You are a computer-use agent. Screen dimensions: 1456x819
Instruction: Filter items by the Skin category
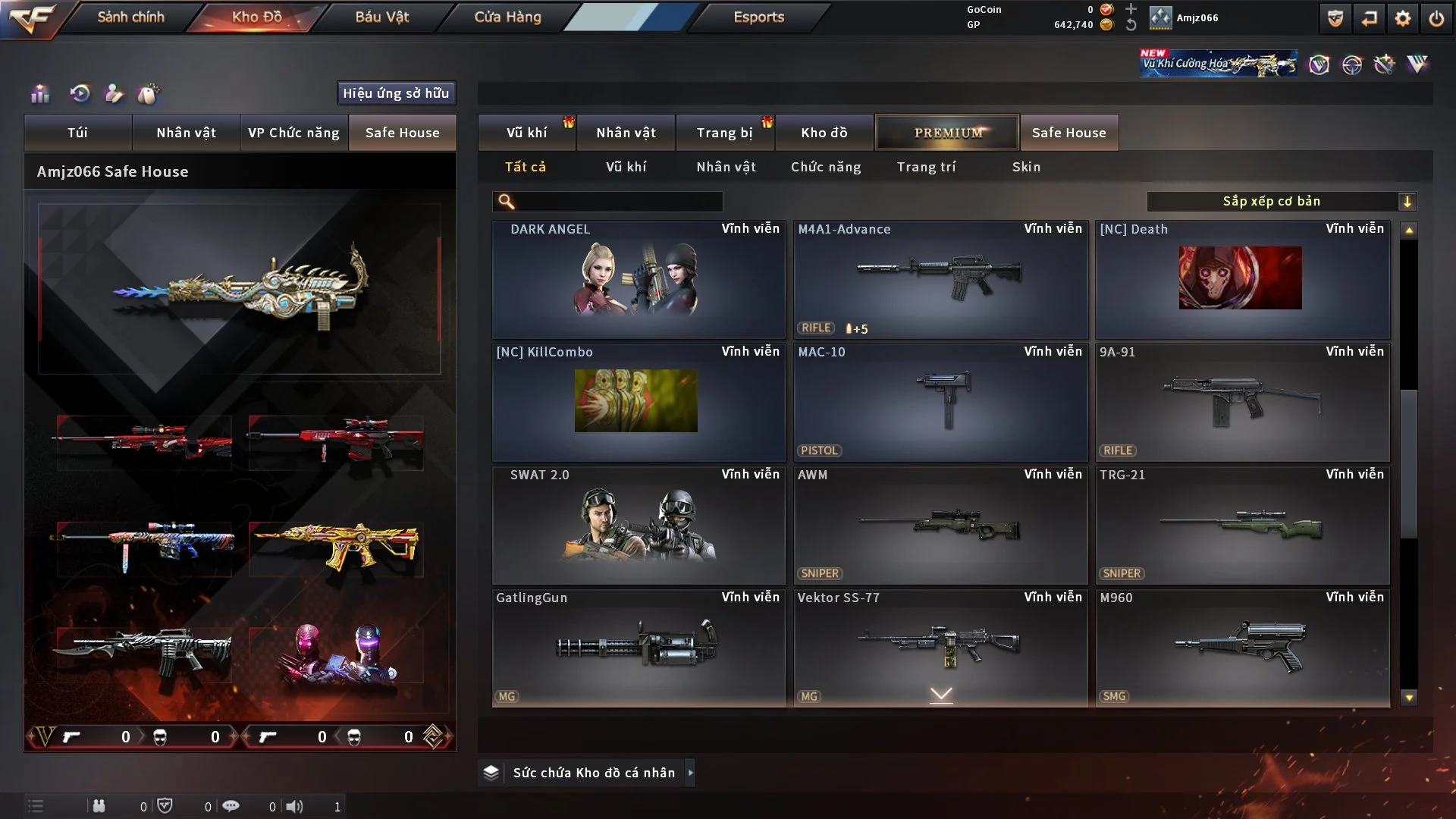coord(1026,167)
